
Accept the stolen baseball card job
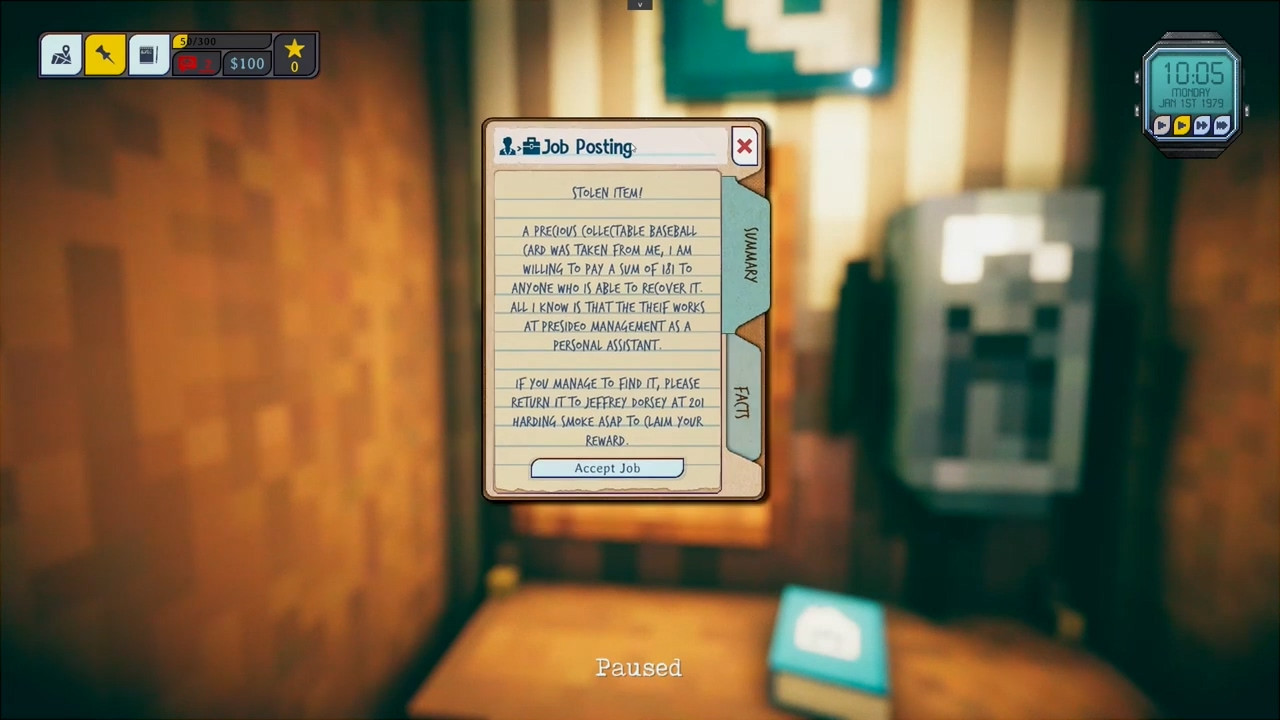pos(607,468)
